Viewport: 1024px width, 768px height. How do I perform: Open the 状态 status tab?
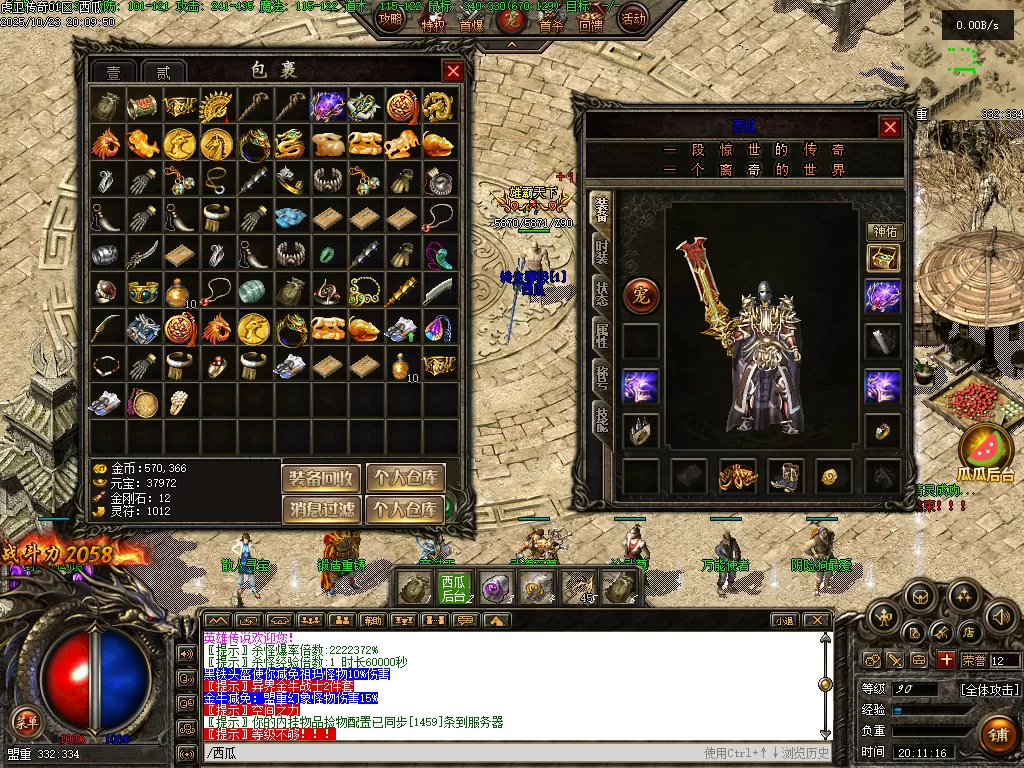601,293
